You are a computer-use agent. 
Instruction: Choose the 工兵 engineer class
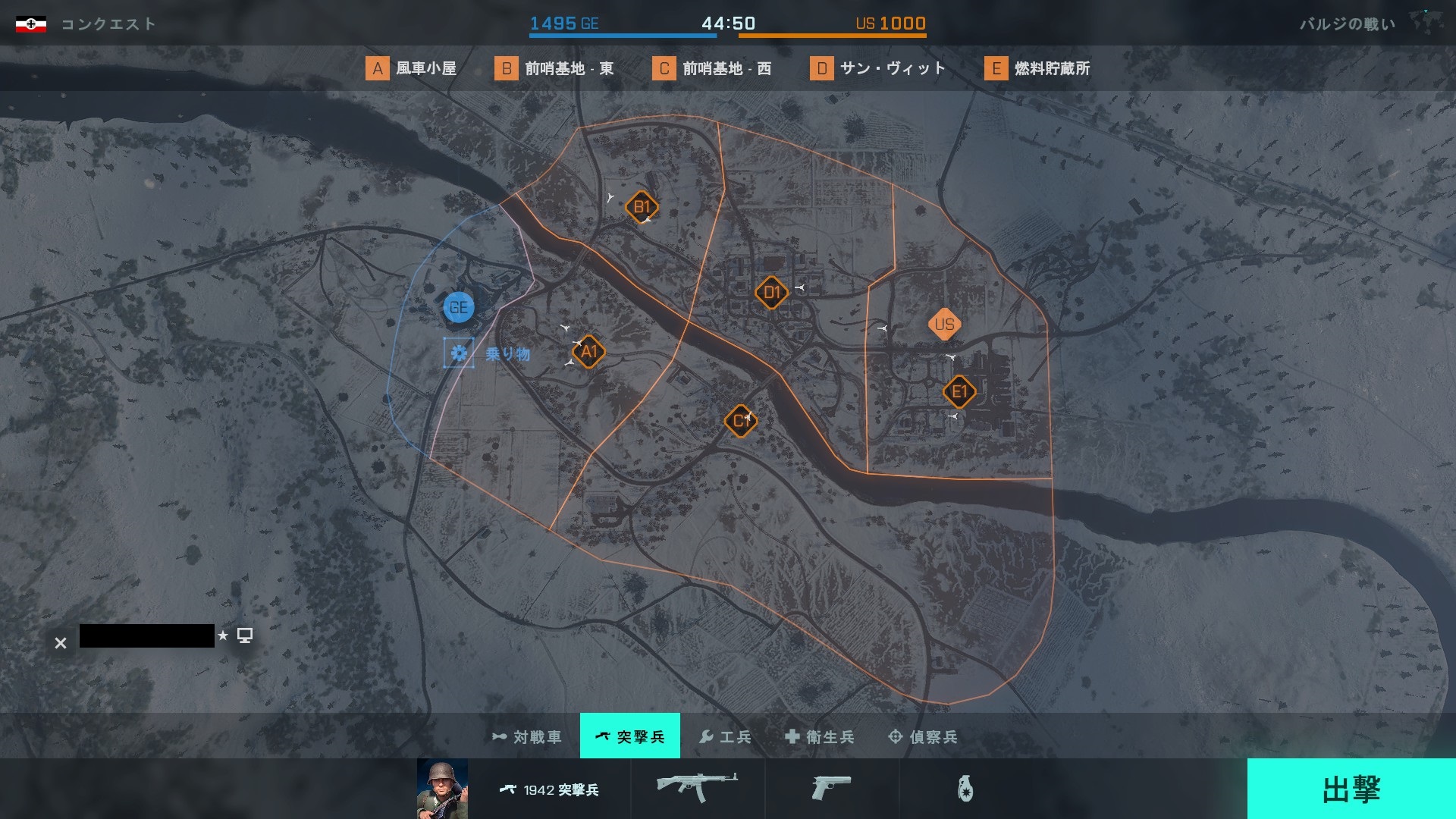tap(725, 736)
